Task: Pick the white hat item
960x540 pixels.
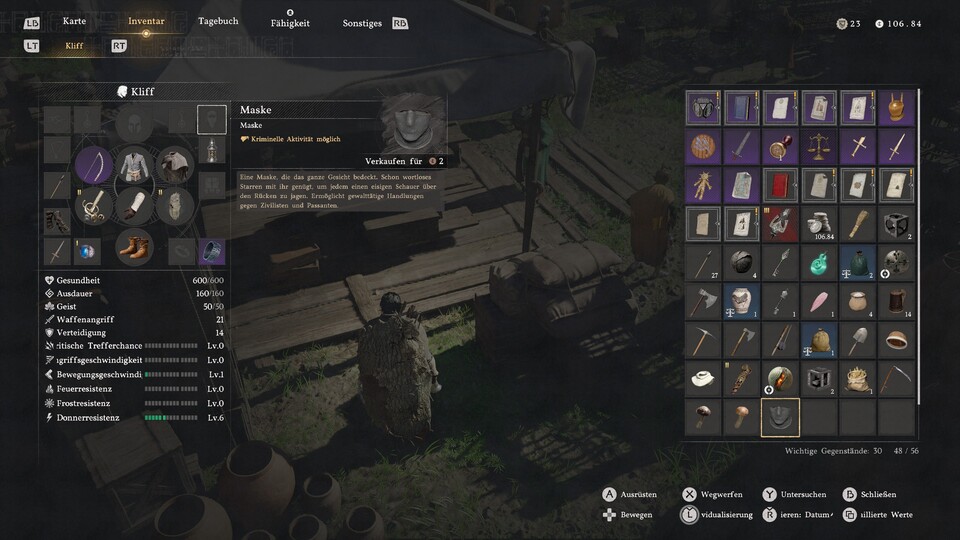Action: (703, 378)
